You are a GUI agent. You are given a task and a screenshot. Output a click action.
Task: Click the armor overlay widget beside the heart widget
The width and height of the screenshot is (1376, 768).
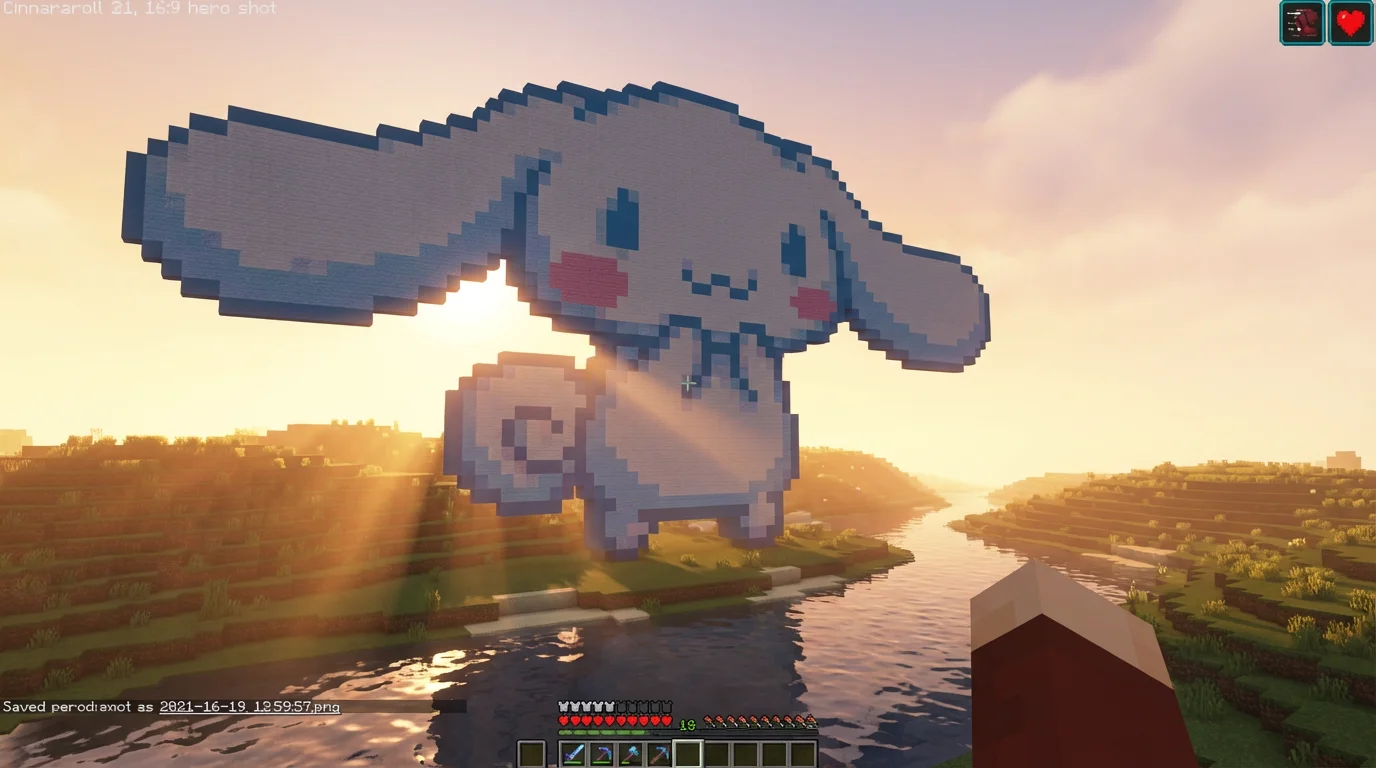[x=1301, y=24]
